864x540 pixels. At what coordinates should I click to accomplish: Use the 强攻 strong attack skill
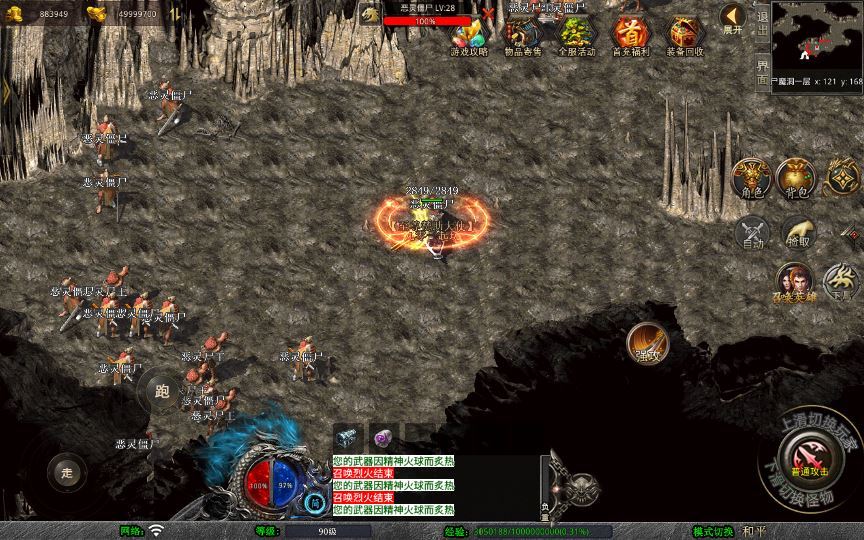pos(646,343)
